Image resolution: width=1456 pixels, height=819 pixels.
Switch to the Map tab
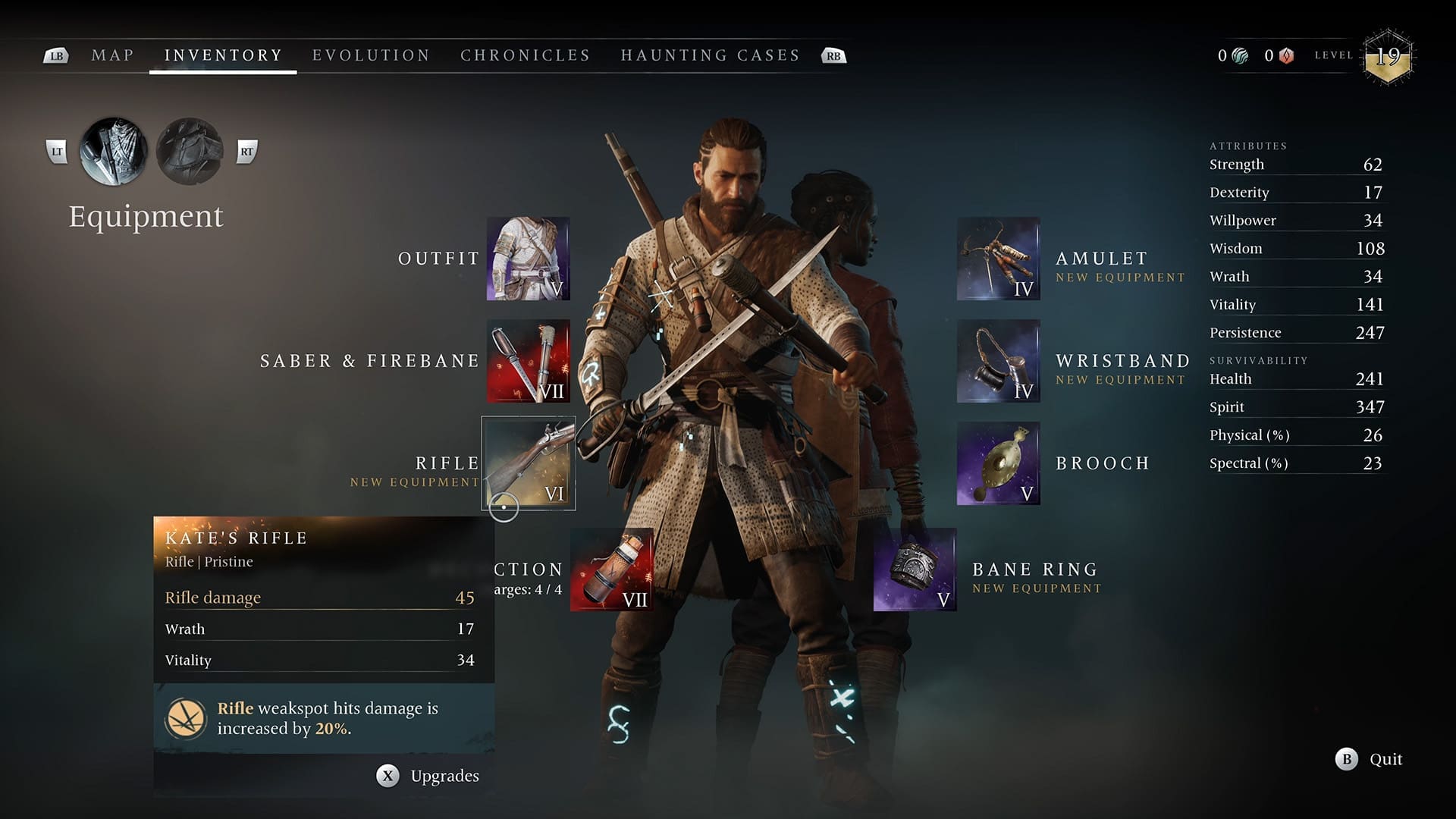[112, 55]
